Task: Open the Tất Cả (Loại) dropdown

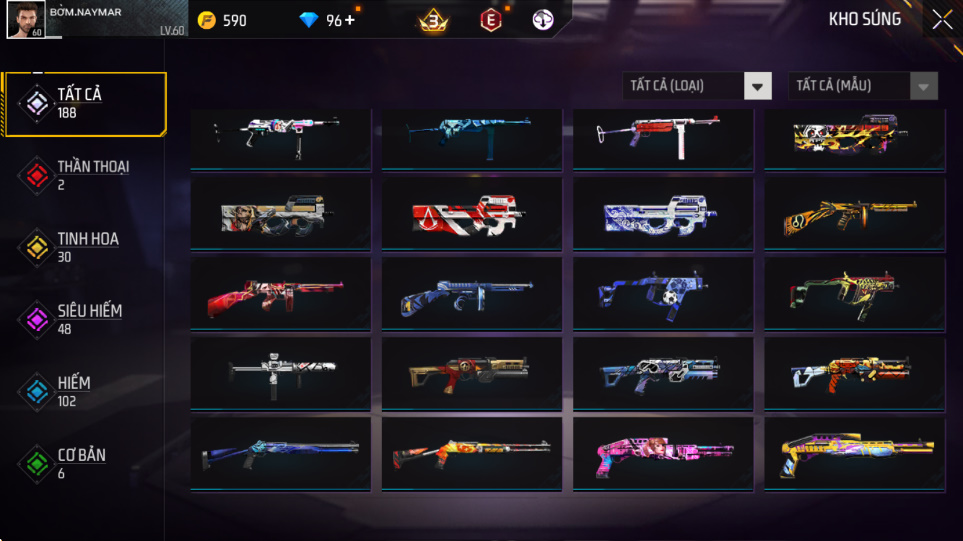Action: coord(697,86)
